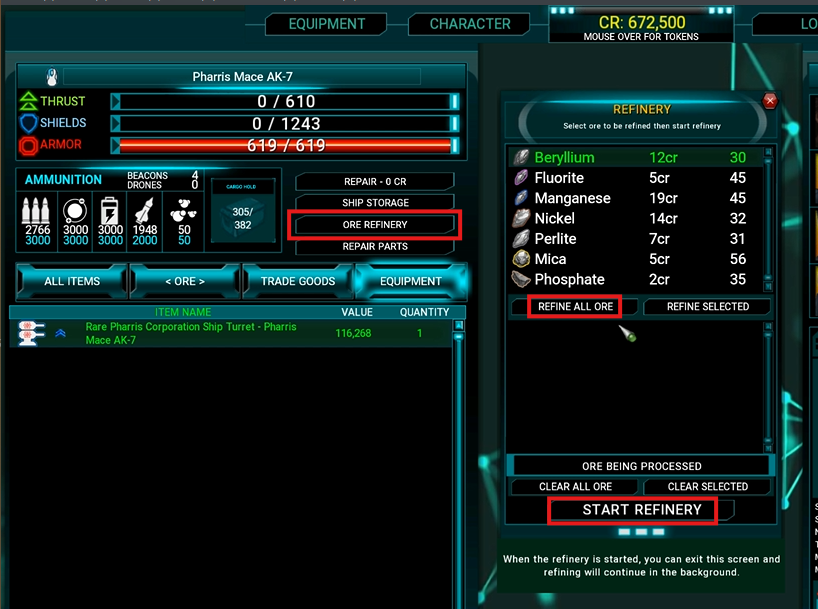Start the refinery
This screenshot has width=818, height=609.
642,510
